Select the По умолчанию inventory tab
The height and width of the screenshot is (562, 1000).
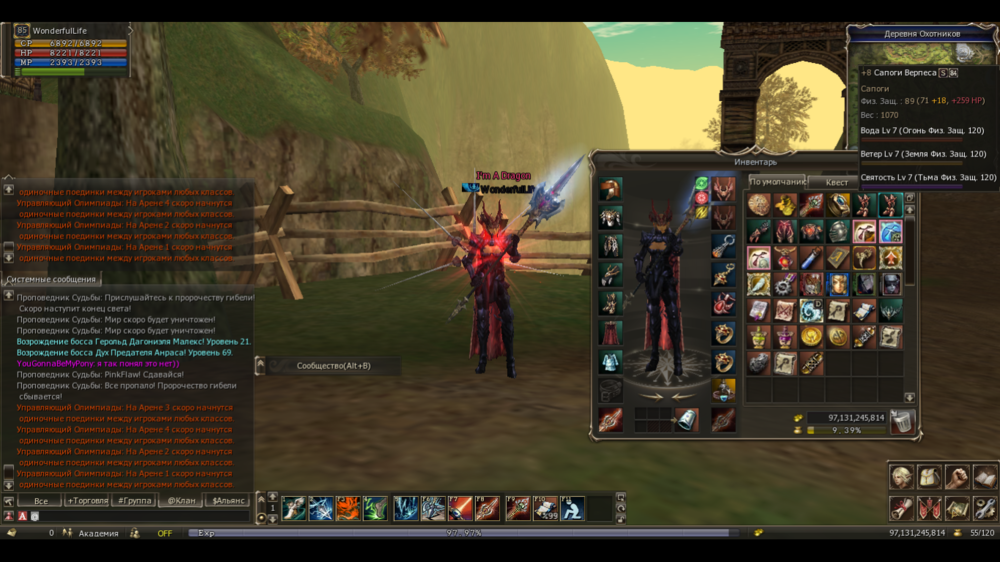[777, 182]
